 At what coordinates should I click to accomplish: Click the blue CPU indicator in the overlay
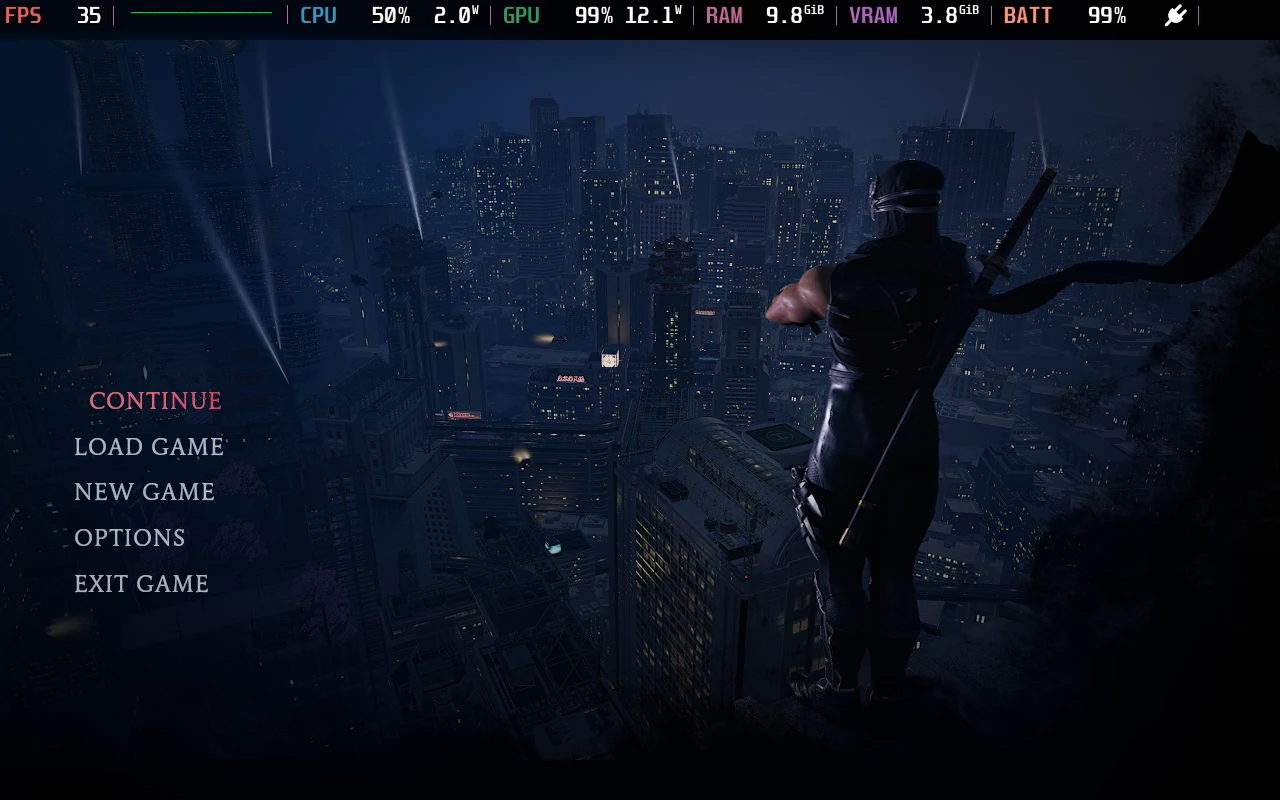tap(318, 15)
